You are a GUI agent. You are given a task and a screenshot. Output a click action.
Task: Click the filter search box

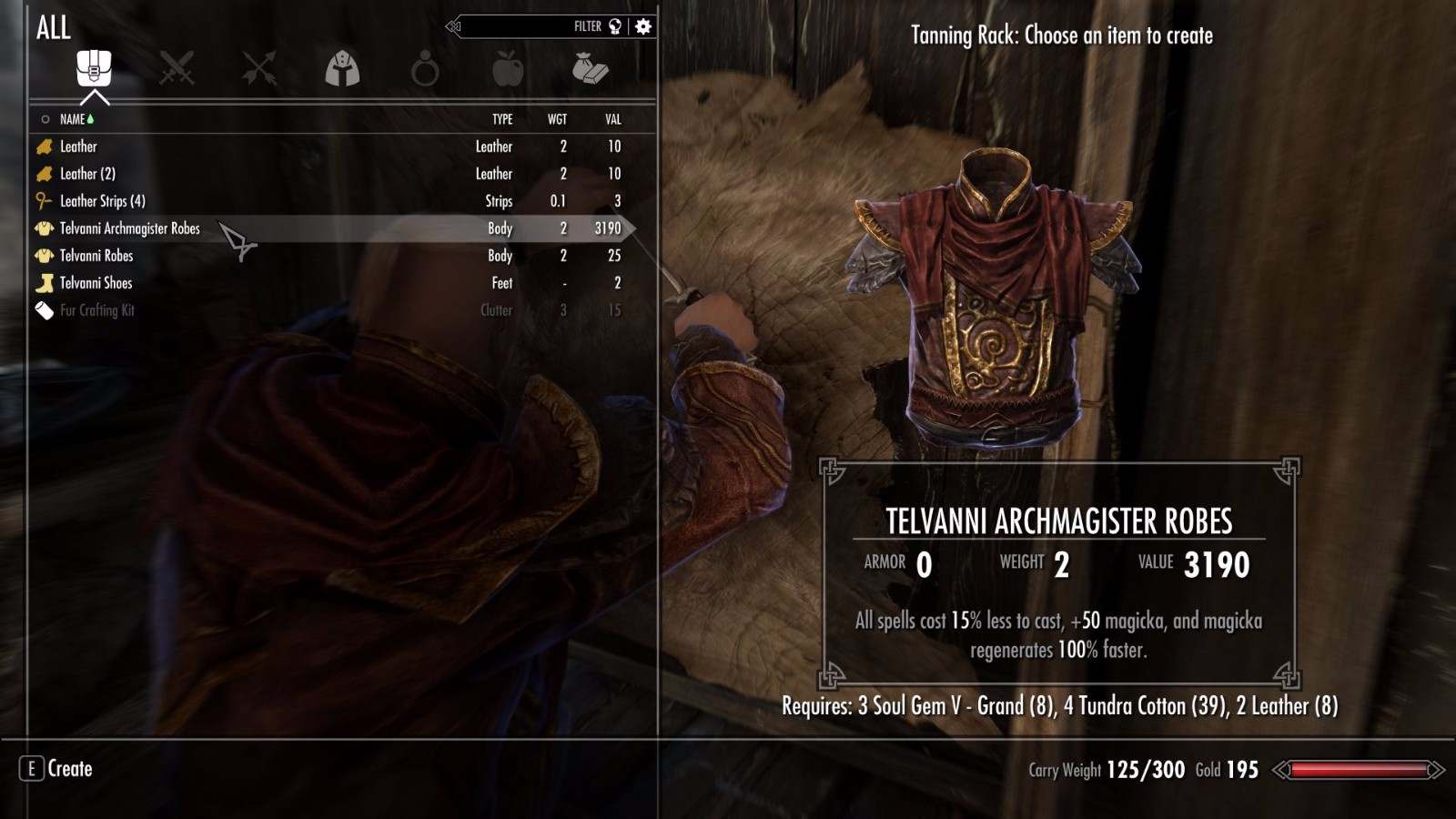528,26
